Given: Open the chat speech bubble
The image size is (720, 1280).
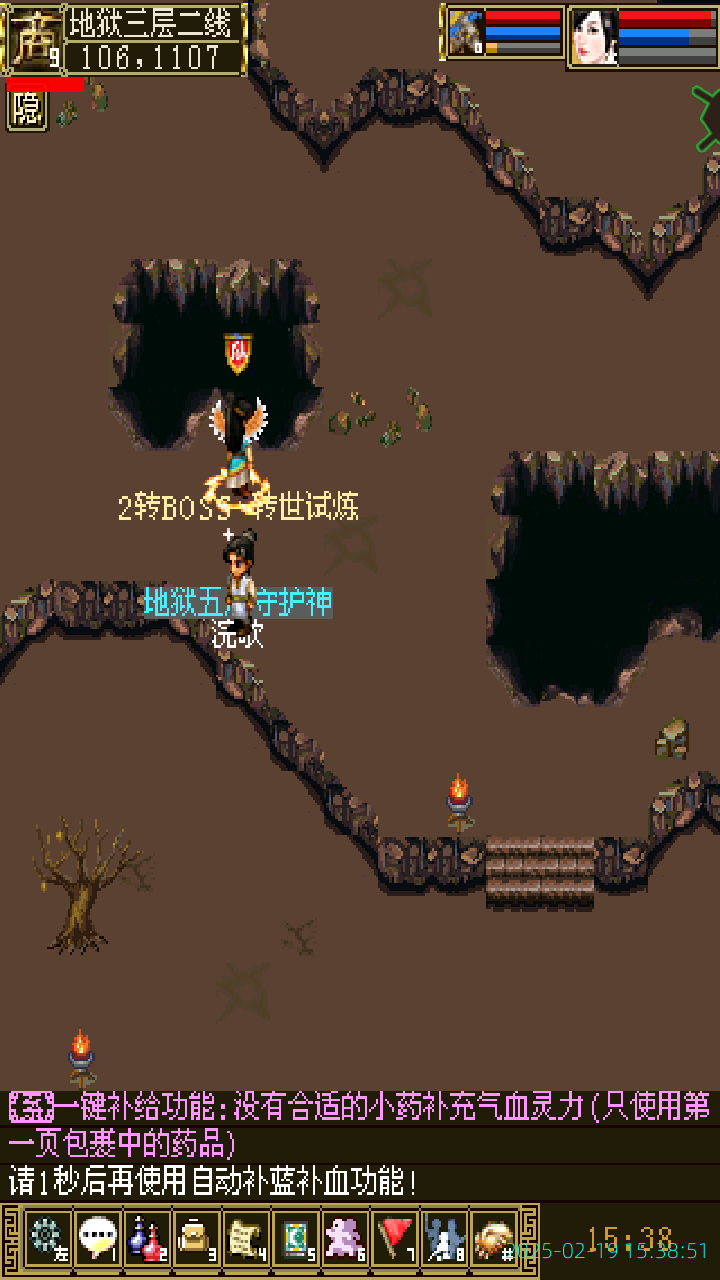Looking at the screenshot, I should coord(97,1239).
